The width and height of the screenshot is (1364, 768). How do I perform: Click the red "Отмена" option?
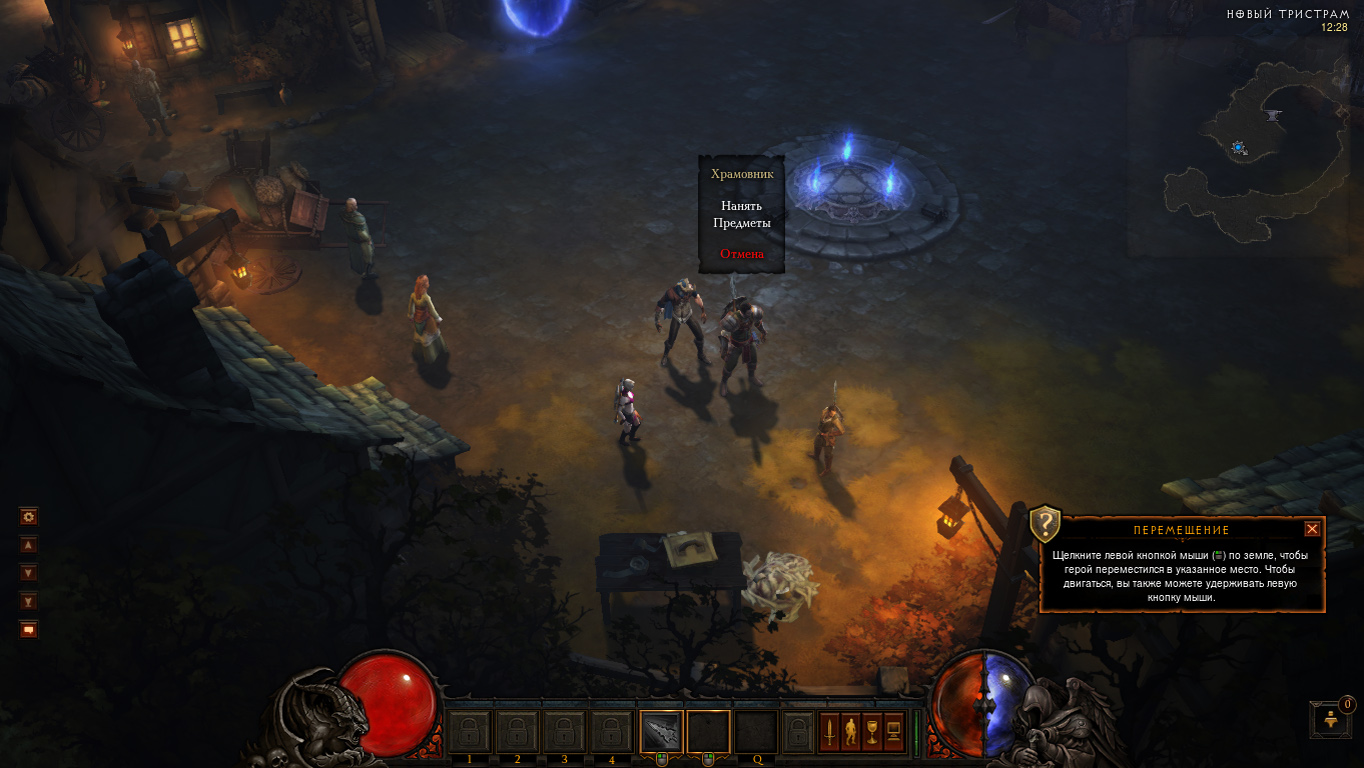741,254
